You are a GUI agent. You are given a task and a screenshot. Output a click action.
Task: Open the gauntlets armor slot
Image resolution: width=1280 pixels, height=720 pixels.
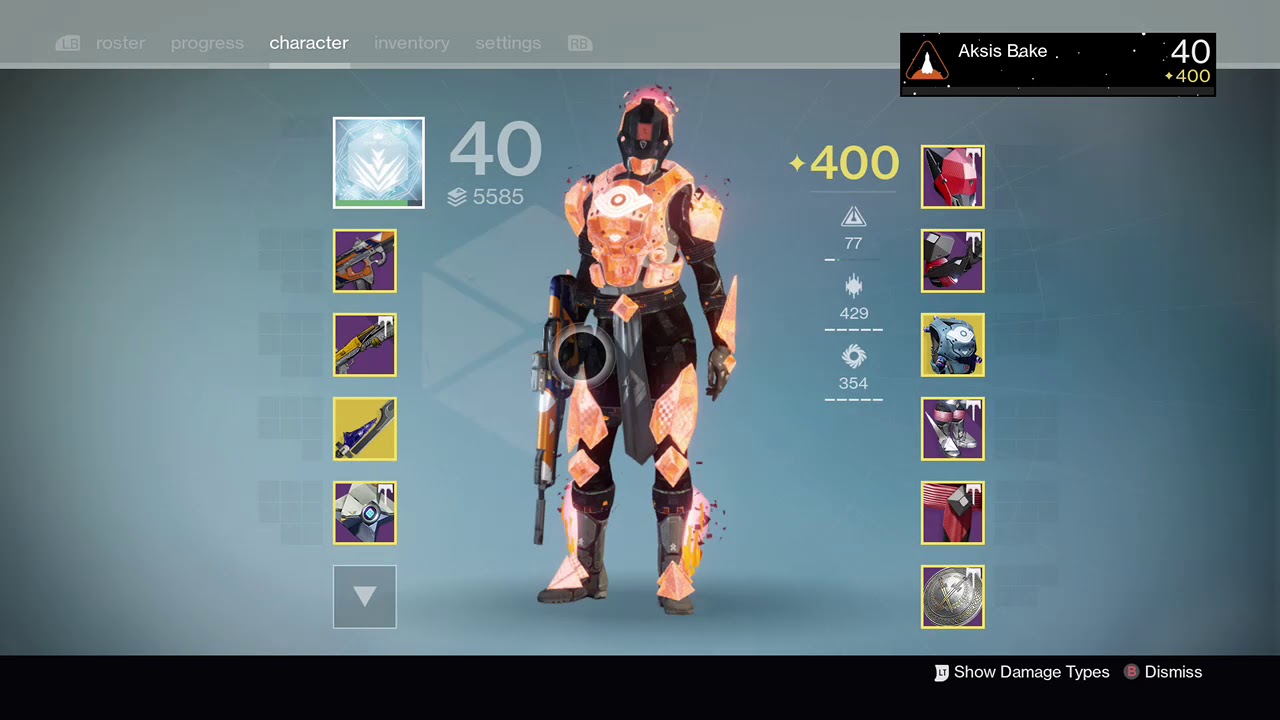(x=952, y=261)
